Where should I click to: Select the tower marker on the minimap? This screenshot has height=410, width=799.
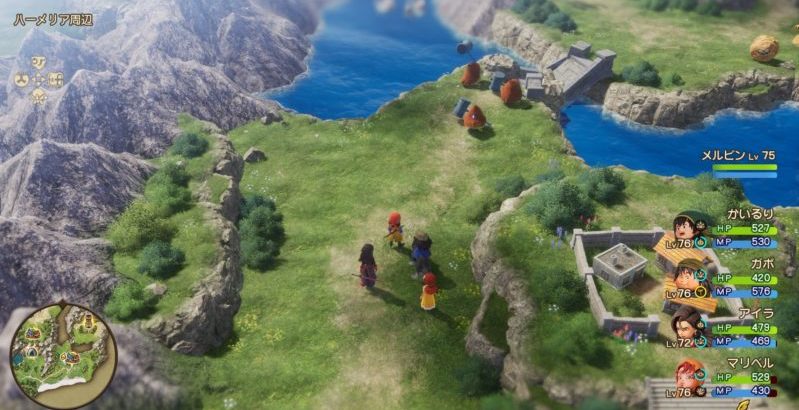pos(87,322)
